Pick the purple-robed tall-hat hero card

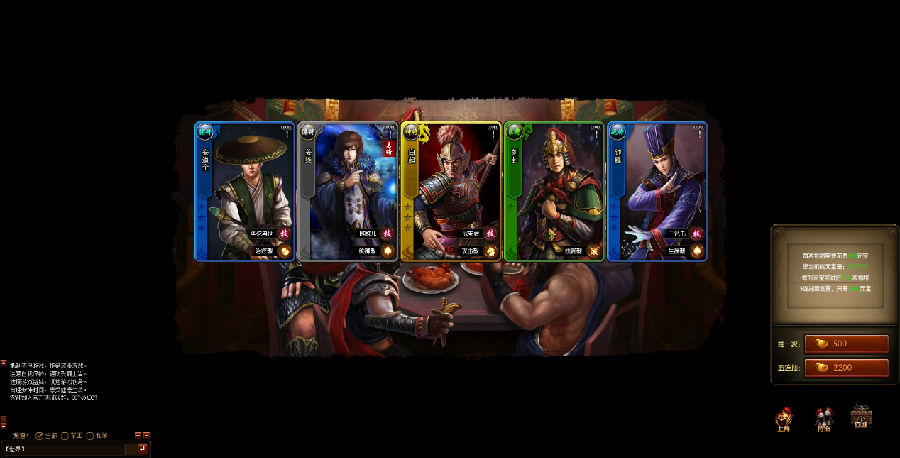[657, 191]
